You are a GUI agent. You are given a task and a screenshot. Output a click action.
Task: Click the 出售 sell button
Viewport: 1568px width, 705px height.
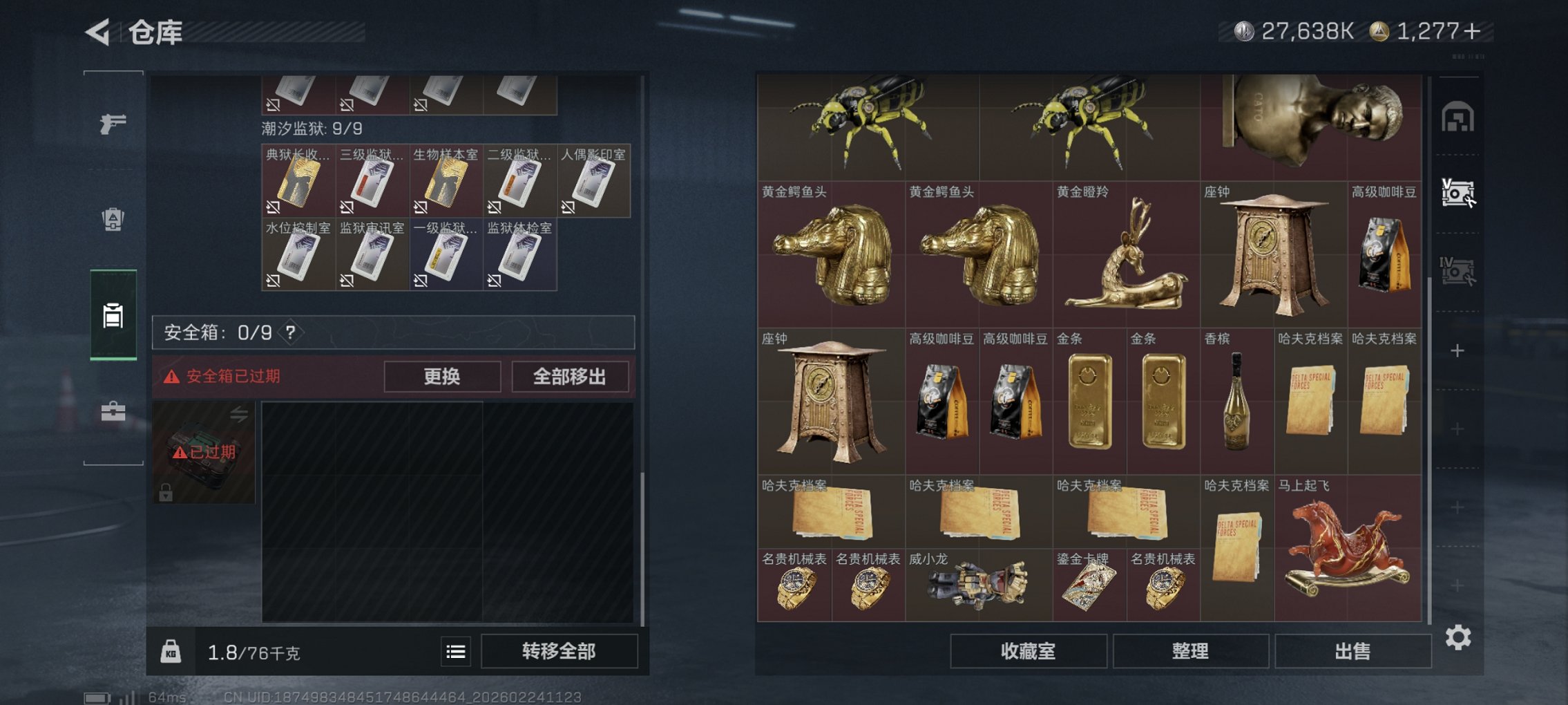1352,651
